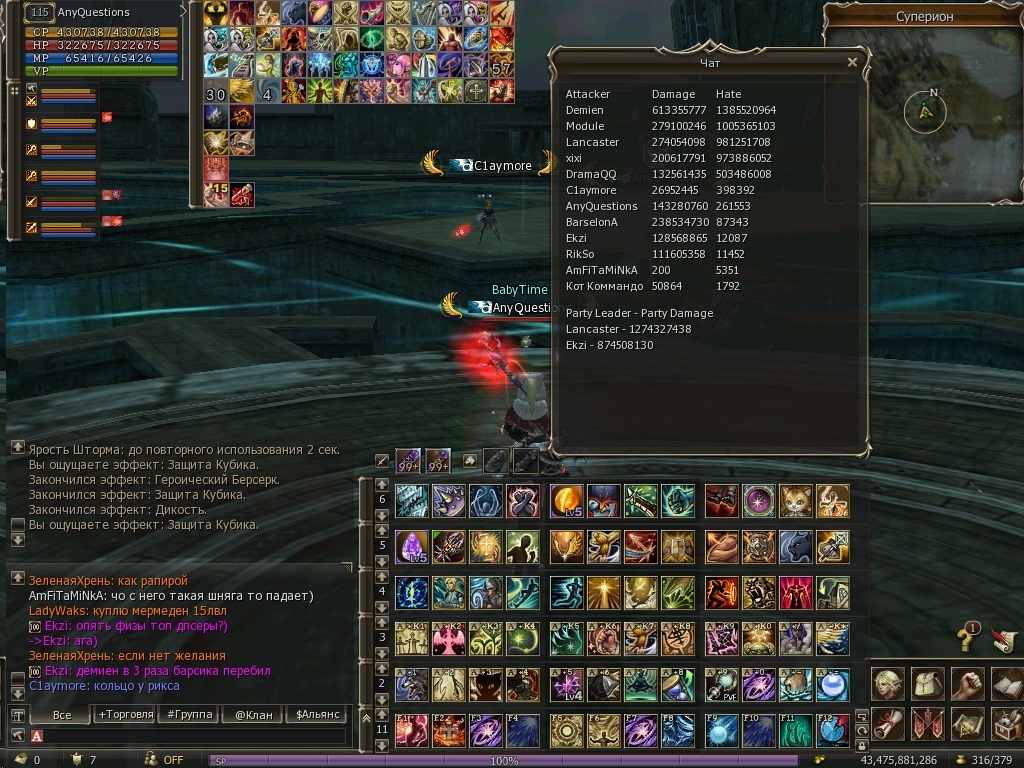Image resolution: width=1024 pixels, height=768 pixels.
Task: Use the F12 hotbar skill
Action: 833,730
